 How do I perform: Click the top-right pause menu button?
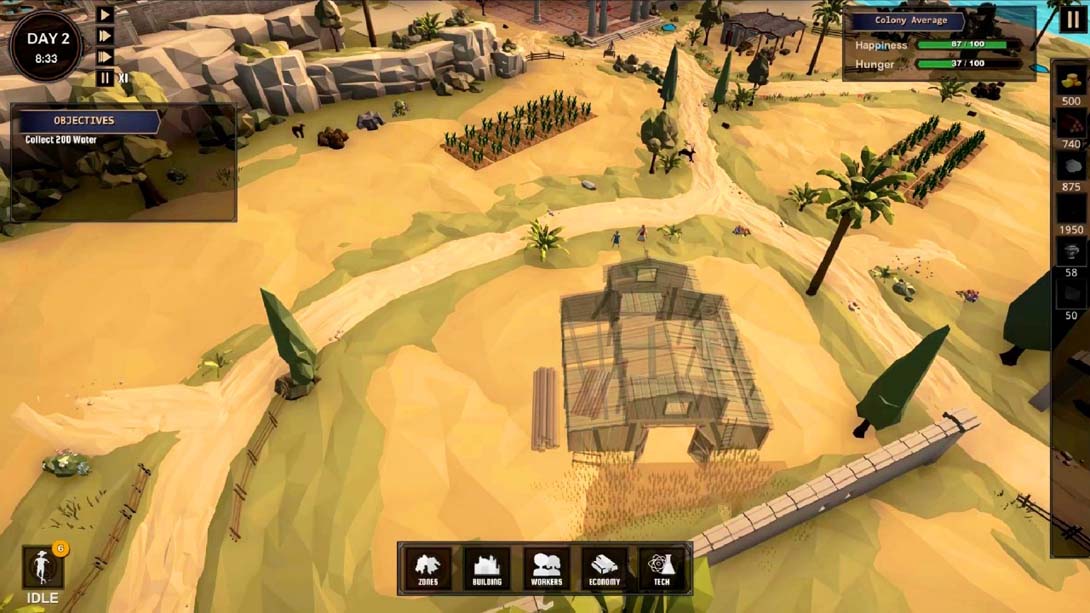point(1071,18)
